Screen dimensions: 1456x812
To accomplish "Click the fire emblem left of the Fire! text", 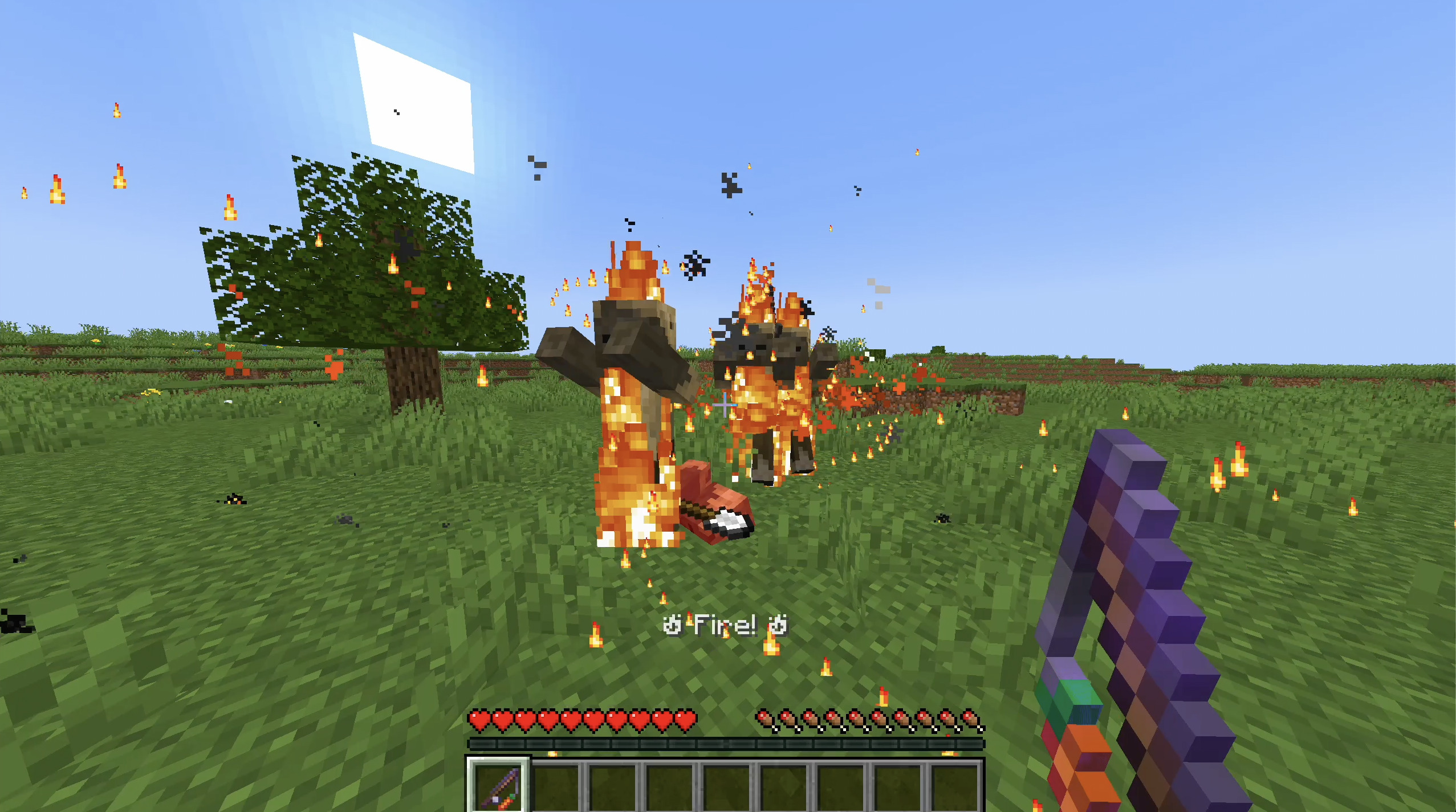I will point(673,625).
